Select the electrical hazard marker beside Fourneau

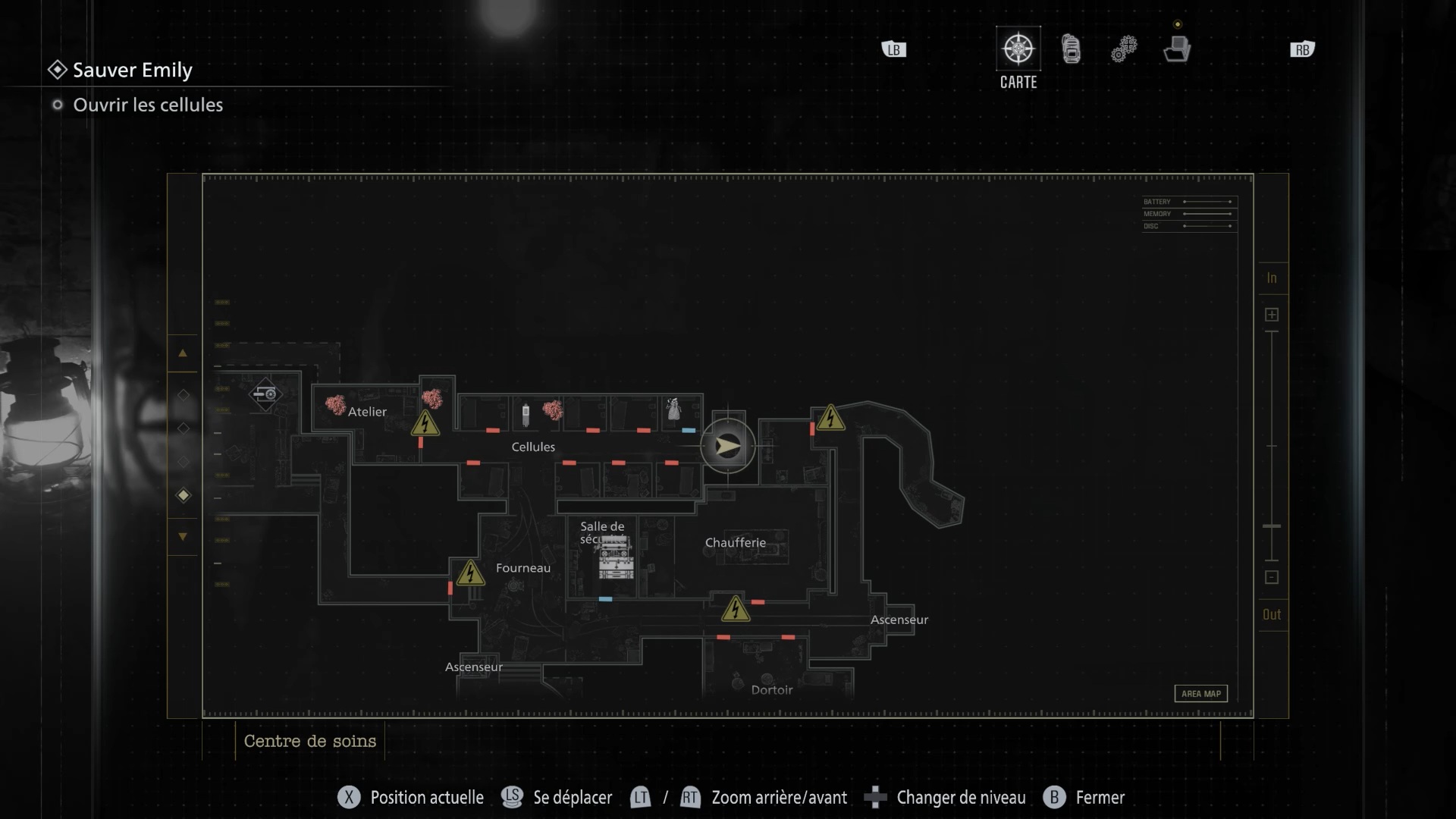[470, 573]
